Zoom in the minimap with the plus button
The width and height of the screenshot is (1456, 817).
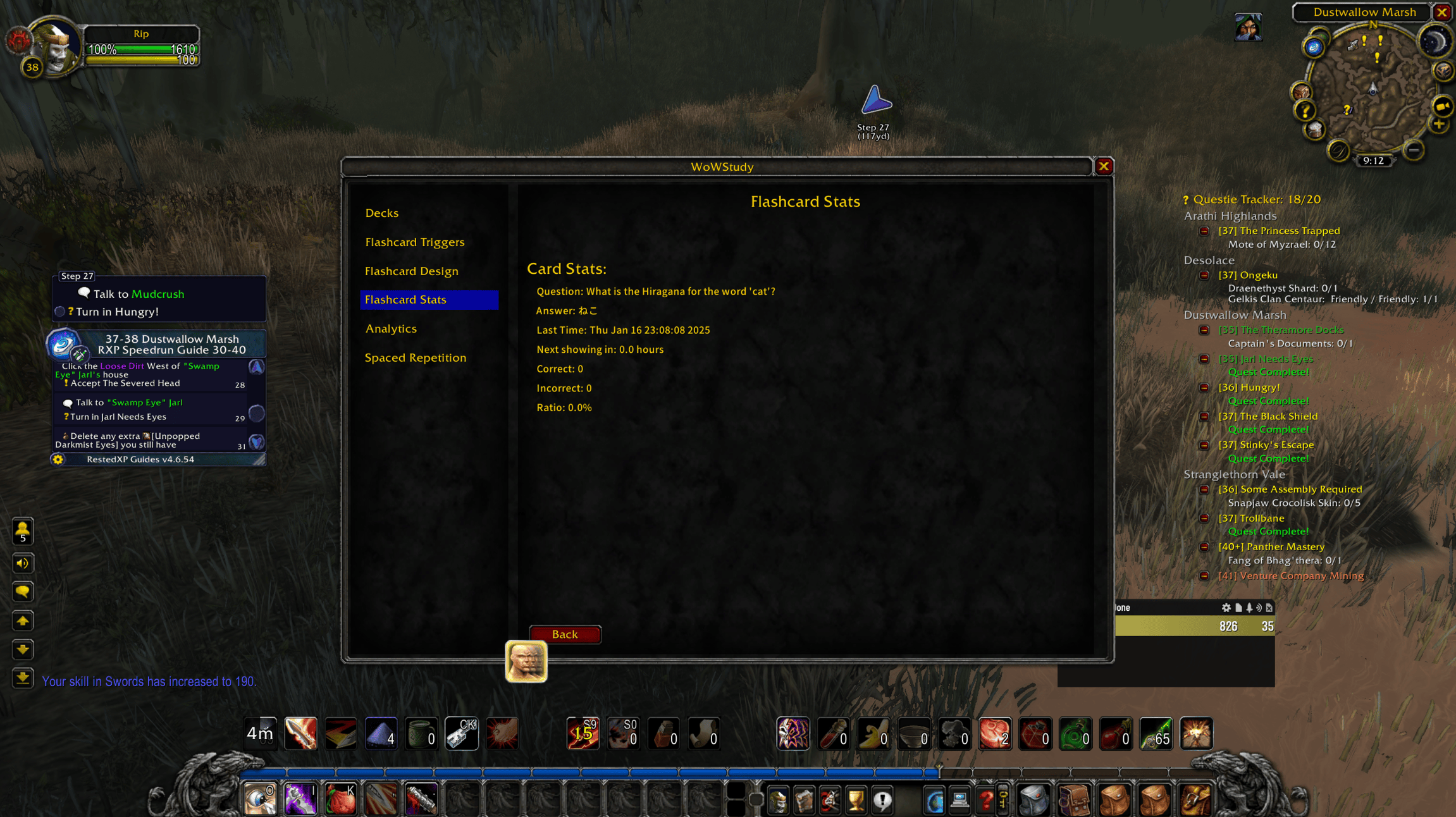tap(1439, 125)
